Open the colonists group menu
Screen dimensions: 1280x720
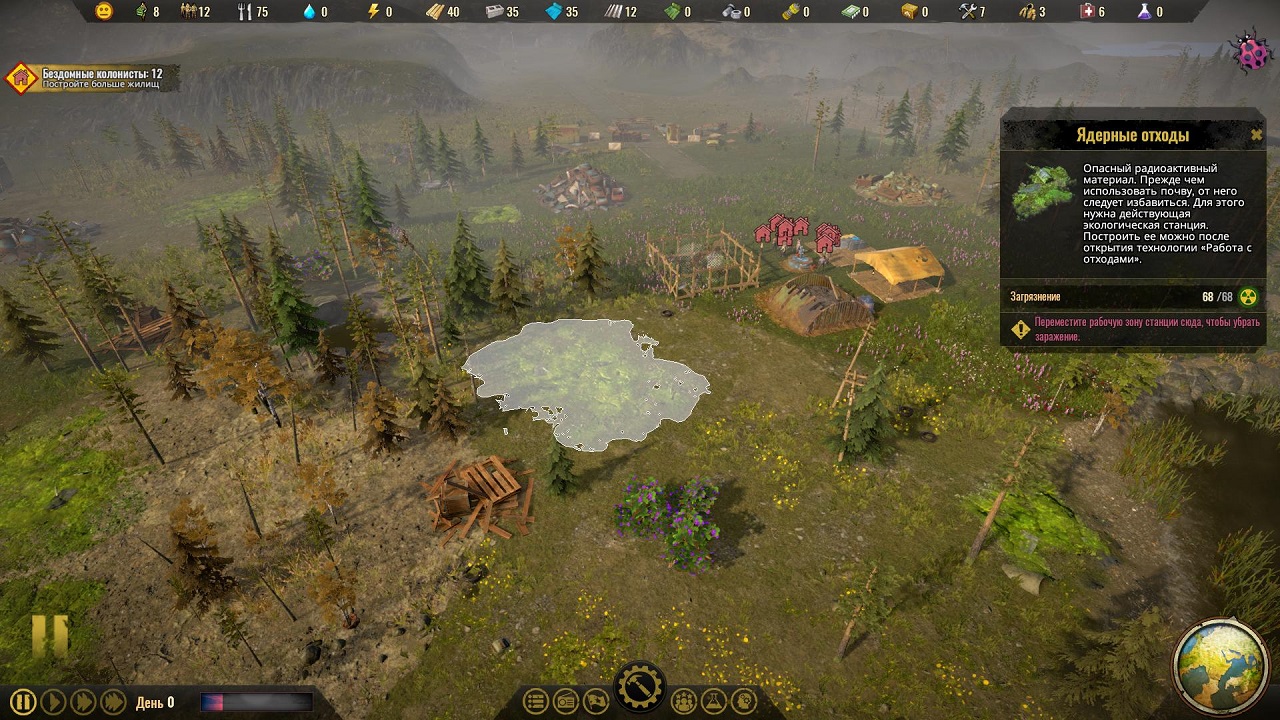click(x=684, y=702)
